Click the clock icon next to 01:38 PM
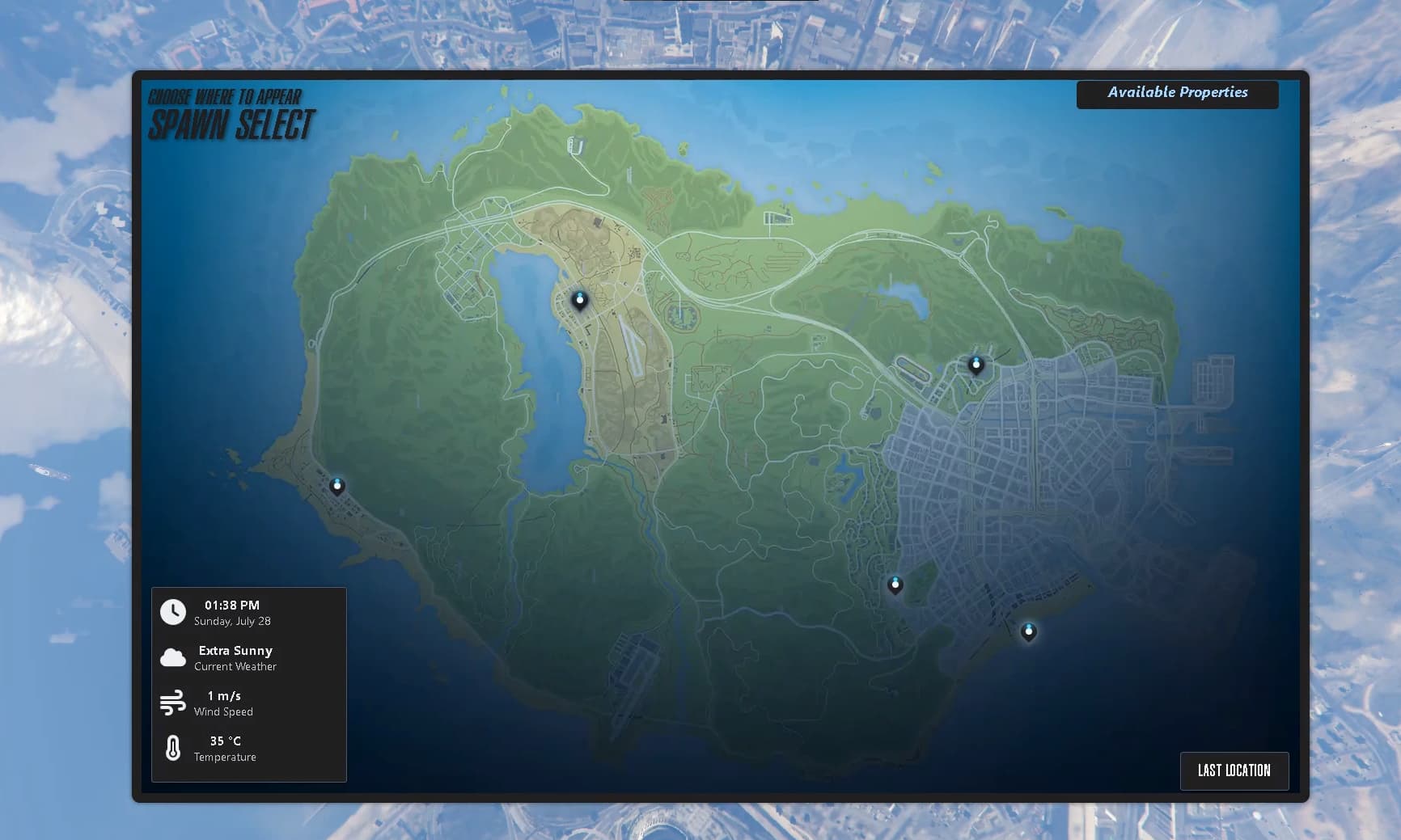The height and width of the screenshot is (840, 1401). click(x=172, y=612)
